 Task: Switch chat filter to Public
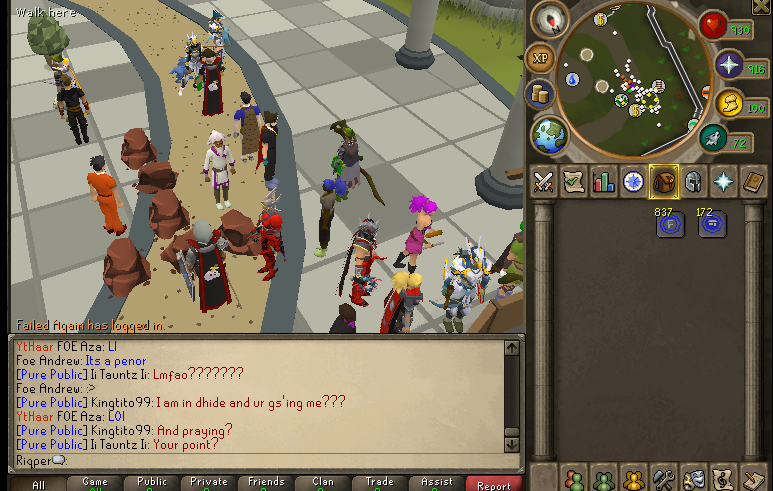[x=152, y=483]
